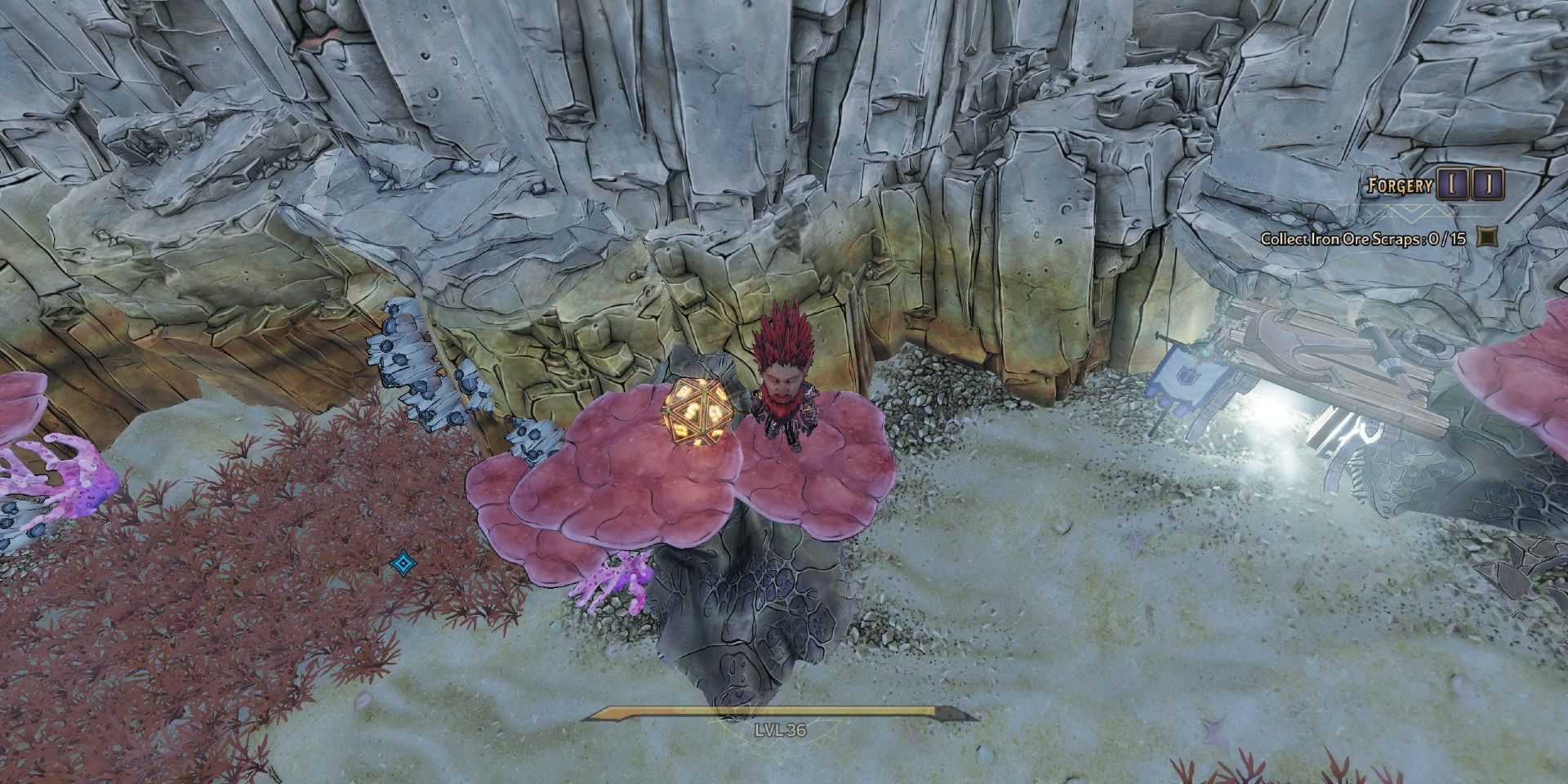Select the Forgery quest title
Image resolution: width=1568 pixels, height=784 pixels.
click(x=1400, y=183)
